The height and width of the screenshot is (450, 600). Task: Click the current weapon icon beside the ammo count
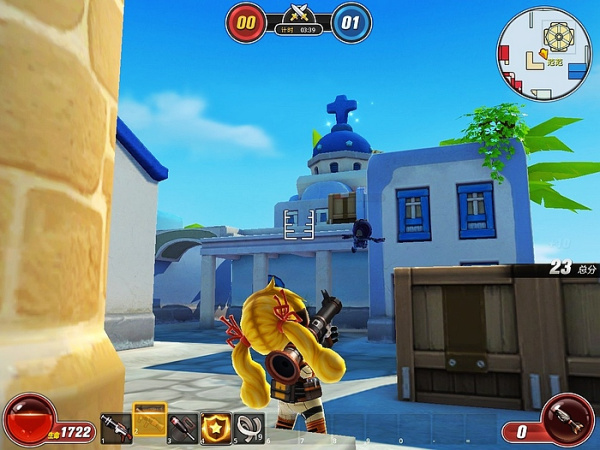pyautogui.click(x=567, y=419)
